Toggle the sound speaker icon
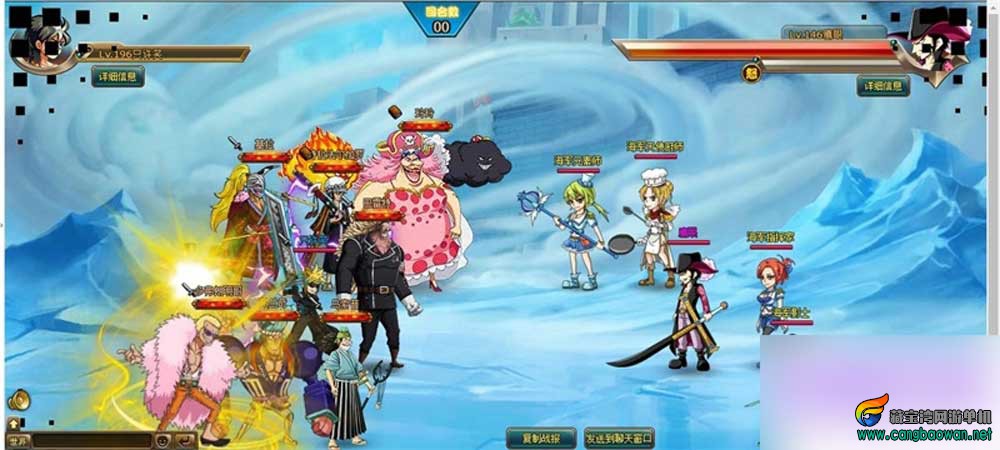 pyautogui.click(x=18, y=401)
